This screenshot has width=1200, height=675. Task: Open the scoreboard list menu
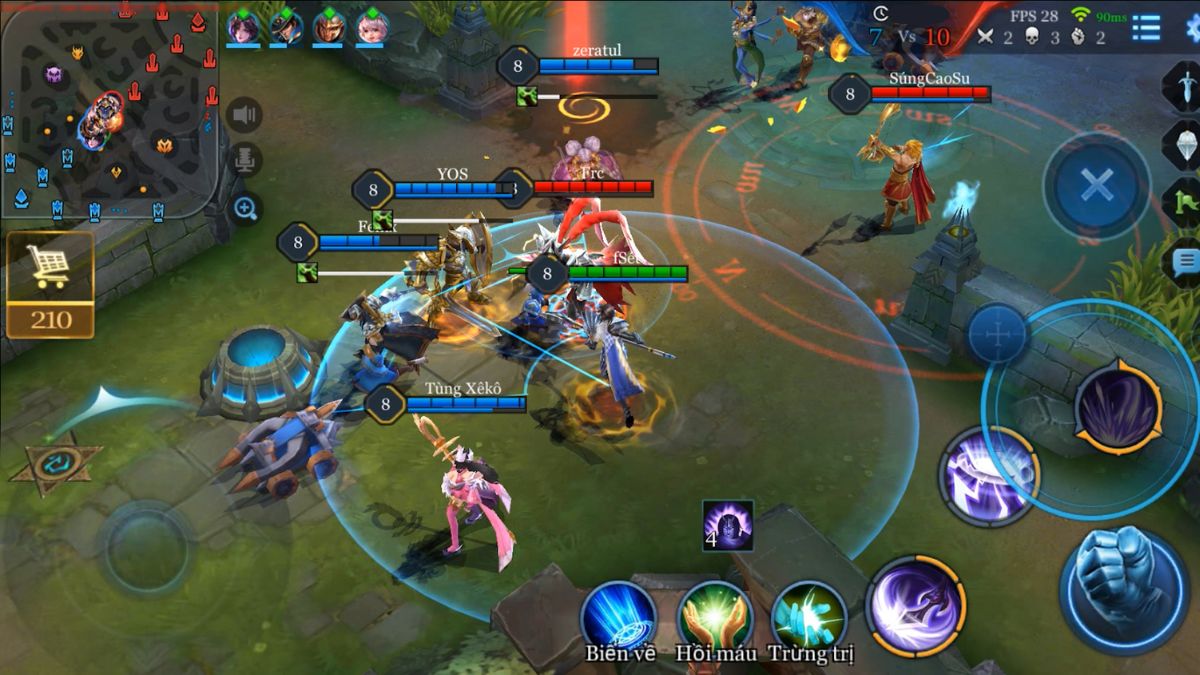coord(1146,28)
